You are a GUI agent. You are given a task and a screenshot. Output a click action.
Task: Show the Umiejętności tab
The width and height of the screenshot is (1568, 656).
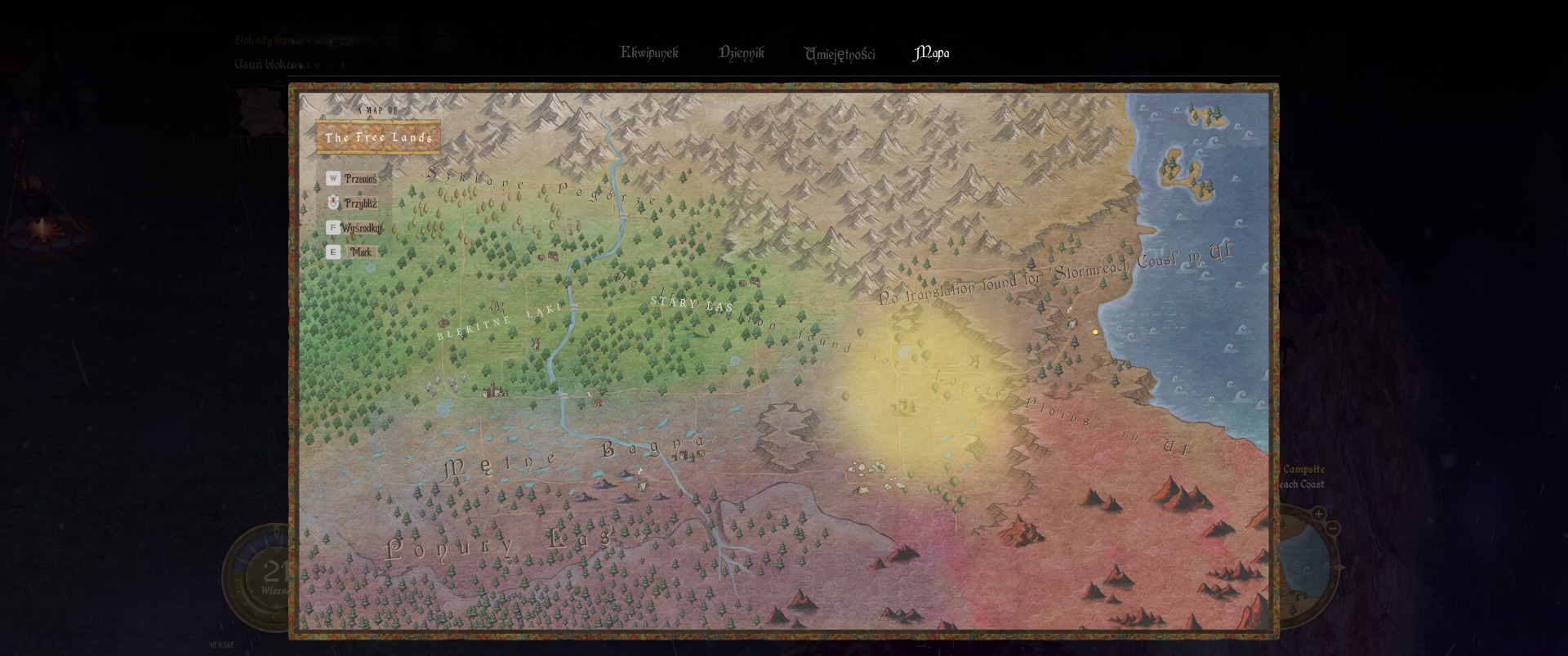(839, 54)
